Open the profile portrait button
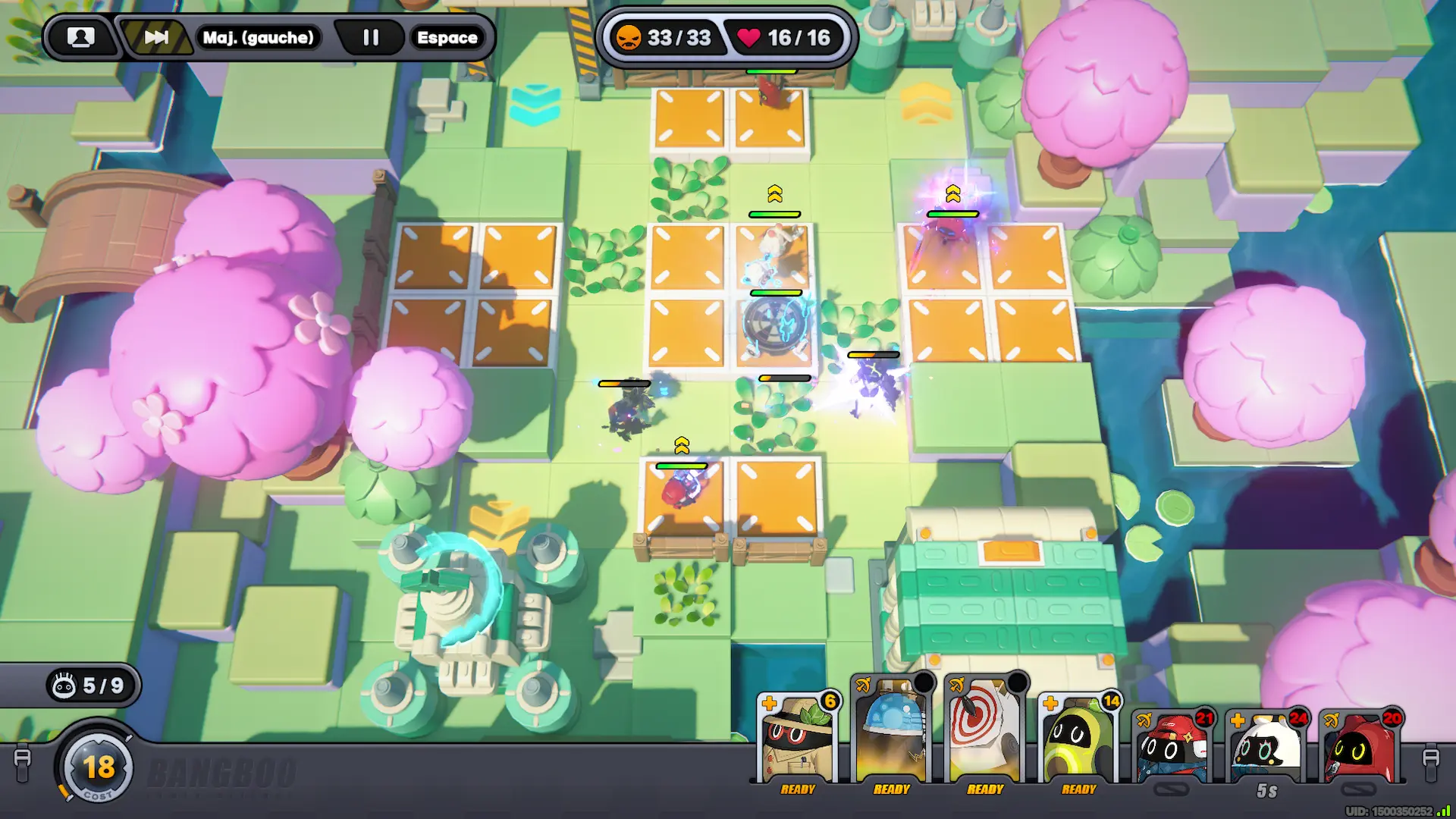The width and height of the screenshot is (1456, 819). pyautogui.click(x=81, y=37)
